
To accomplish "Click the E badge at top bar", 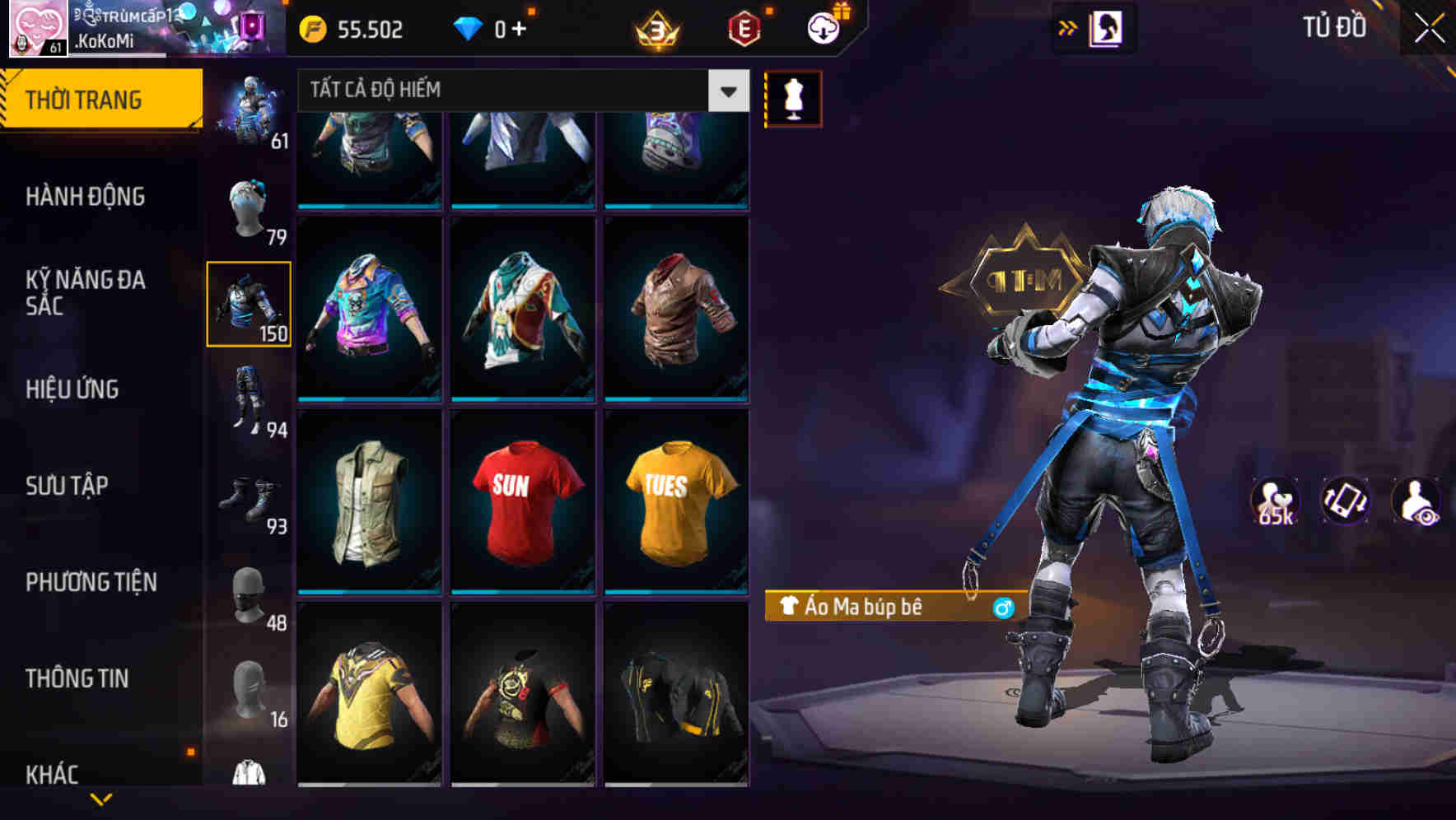I will pyautogui.click(x=743, y=27).
